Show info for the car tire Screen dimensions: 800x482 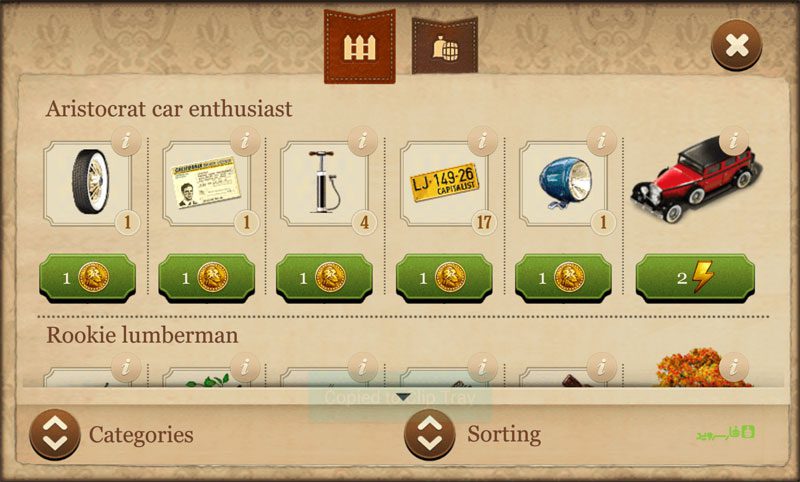[x=125, y=141]
